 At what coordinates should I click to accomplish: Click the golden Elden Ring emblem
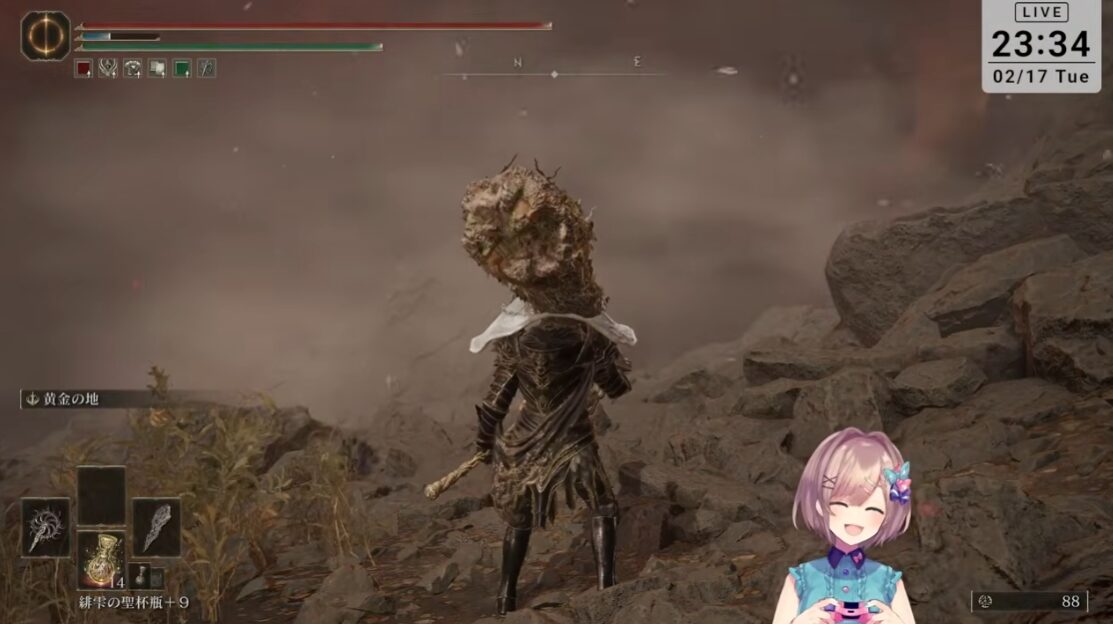[45, 35]
